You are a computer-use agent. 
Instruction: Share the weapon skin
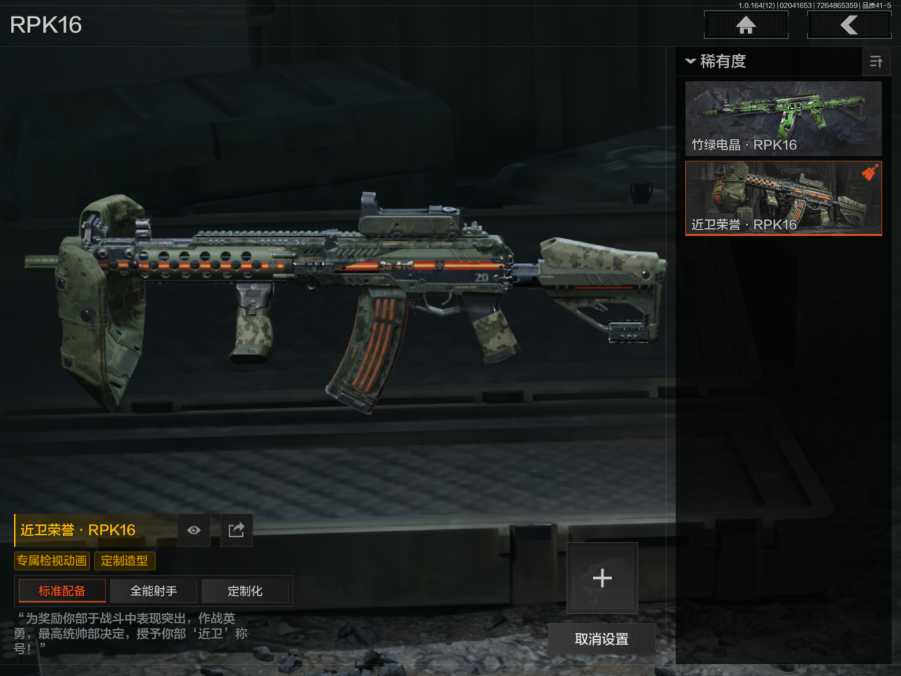(236, 530)
